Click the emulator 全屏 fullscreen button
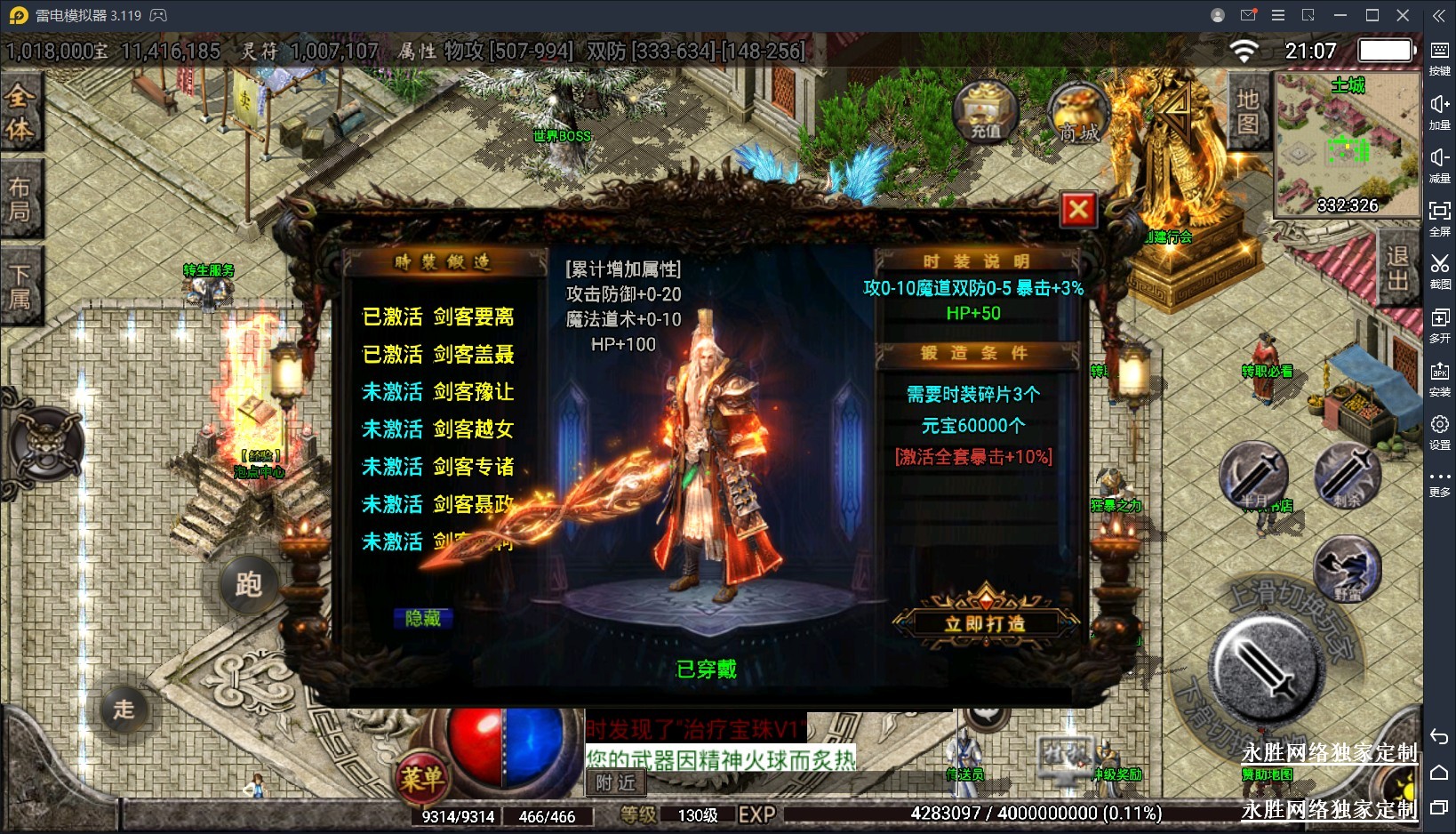The width and height of the screenshot is (1456, 834). click(1439, 218)
